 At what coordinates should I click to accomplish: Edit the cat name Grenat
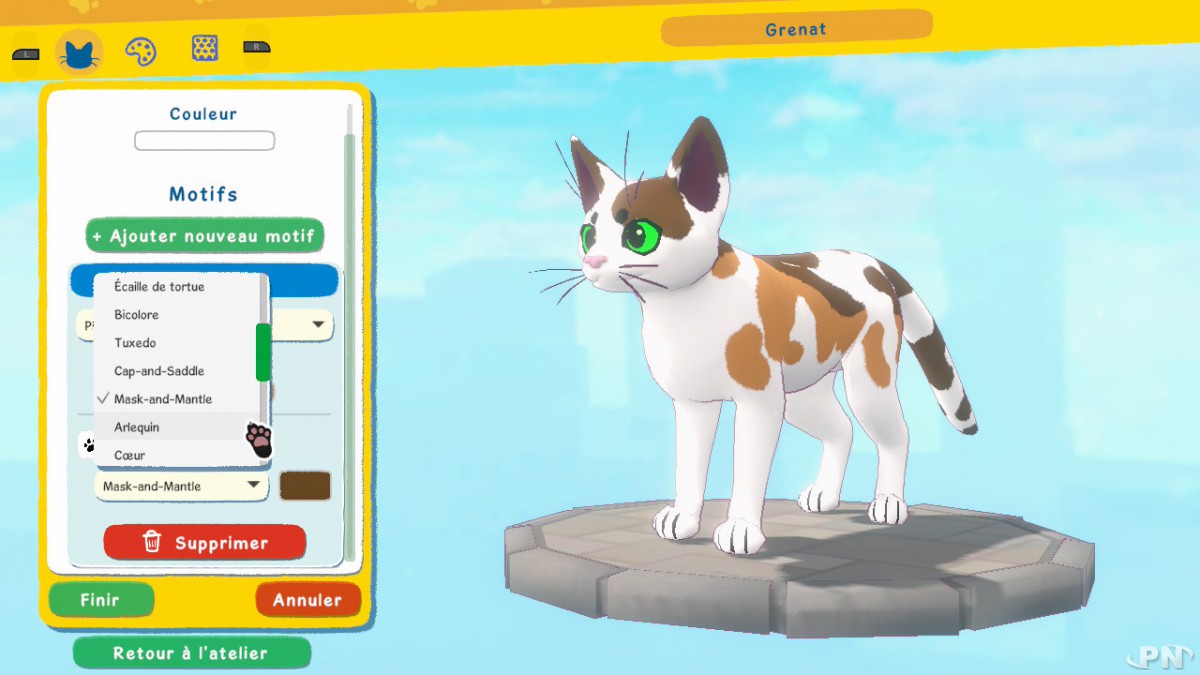(796, 30)
